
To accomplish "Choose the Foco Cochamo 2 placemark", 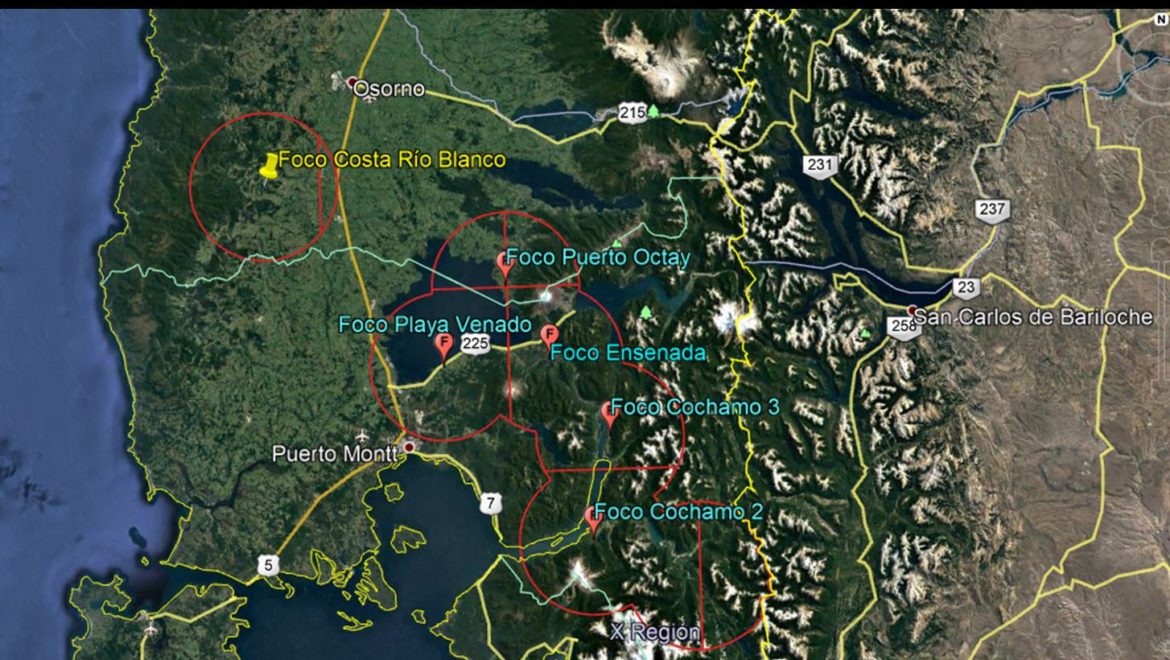I will (592, 518).
